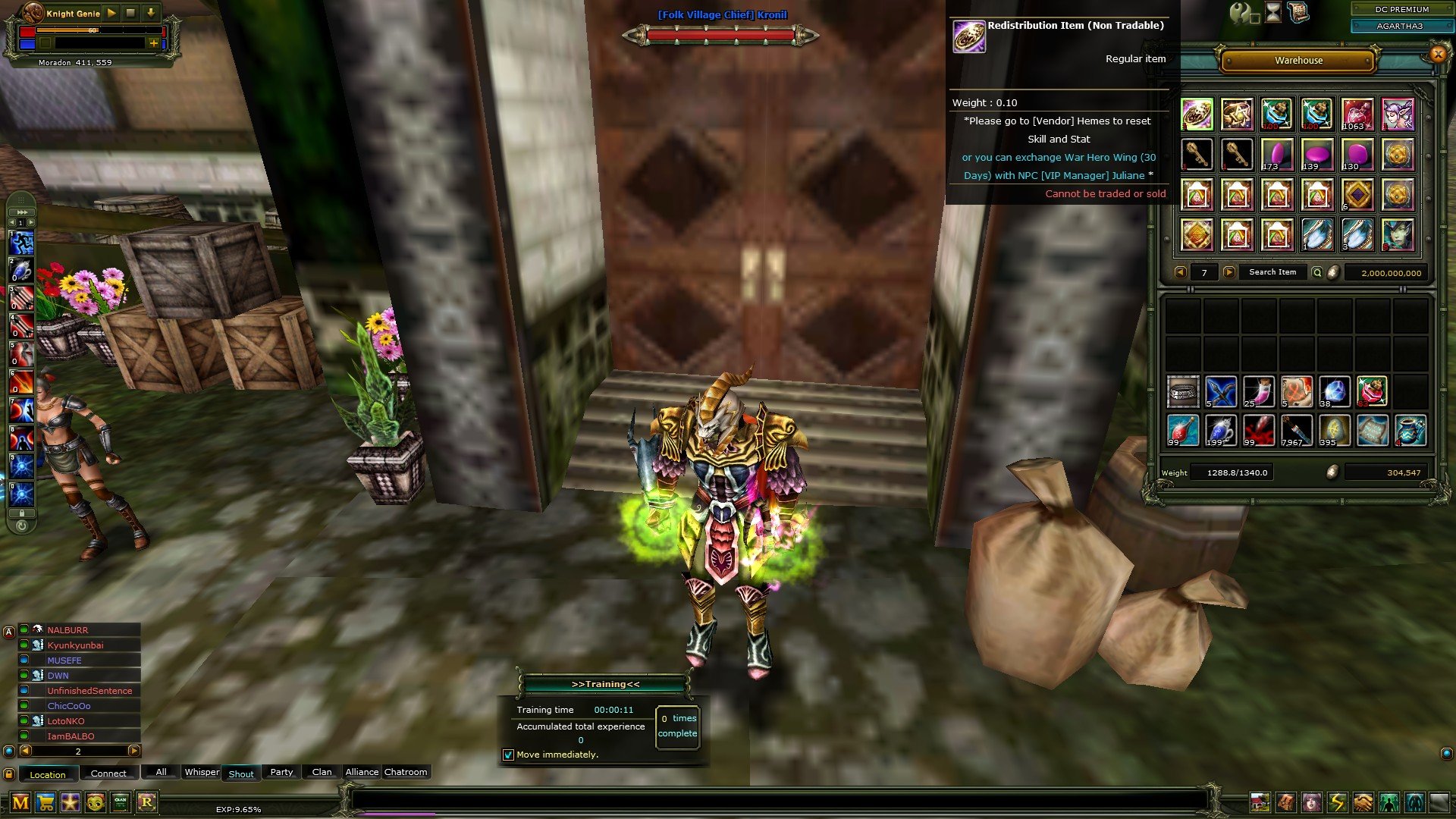Select the stack of 1063 red potions
Image resolution: width=1456 pixels, height=819 pixels.
click(1357, 115)
